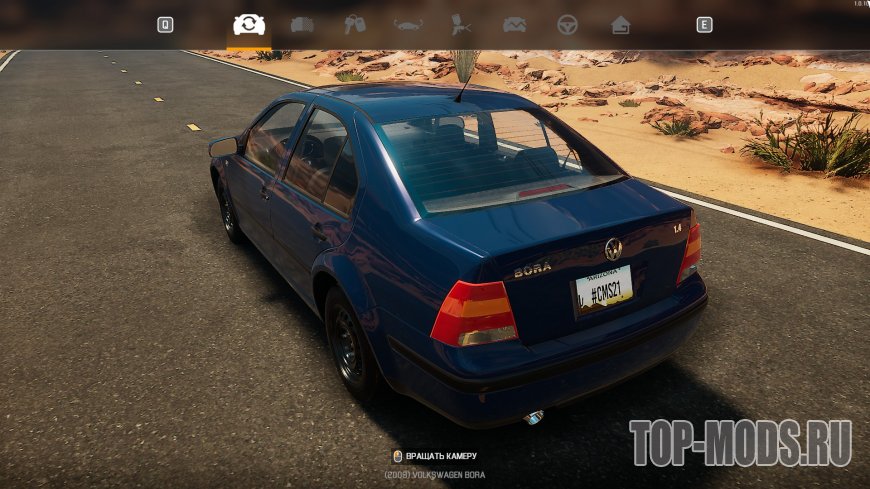Open the engine tab
The image size is (870, 489).
[x=302, y=25]
